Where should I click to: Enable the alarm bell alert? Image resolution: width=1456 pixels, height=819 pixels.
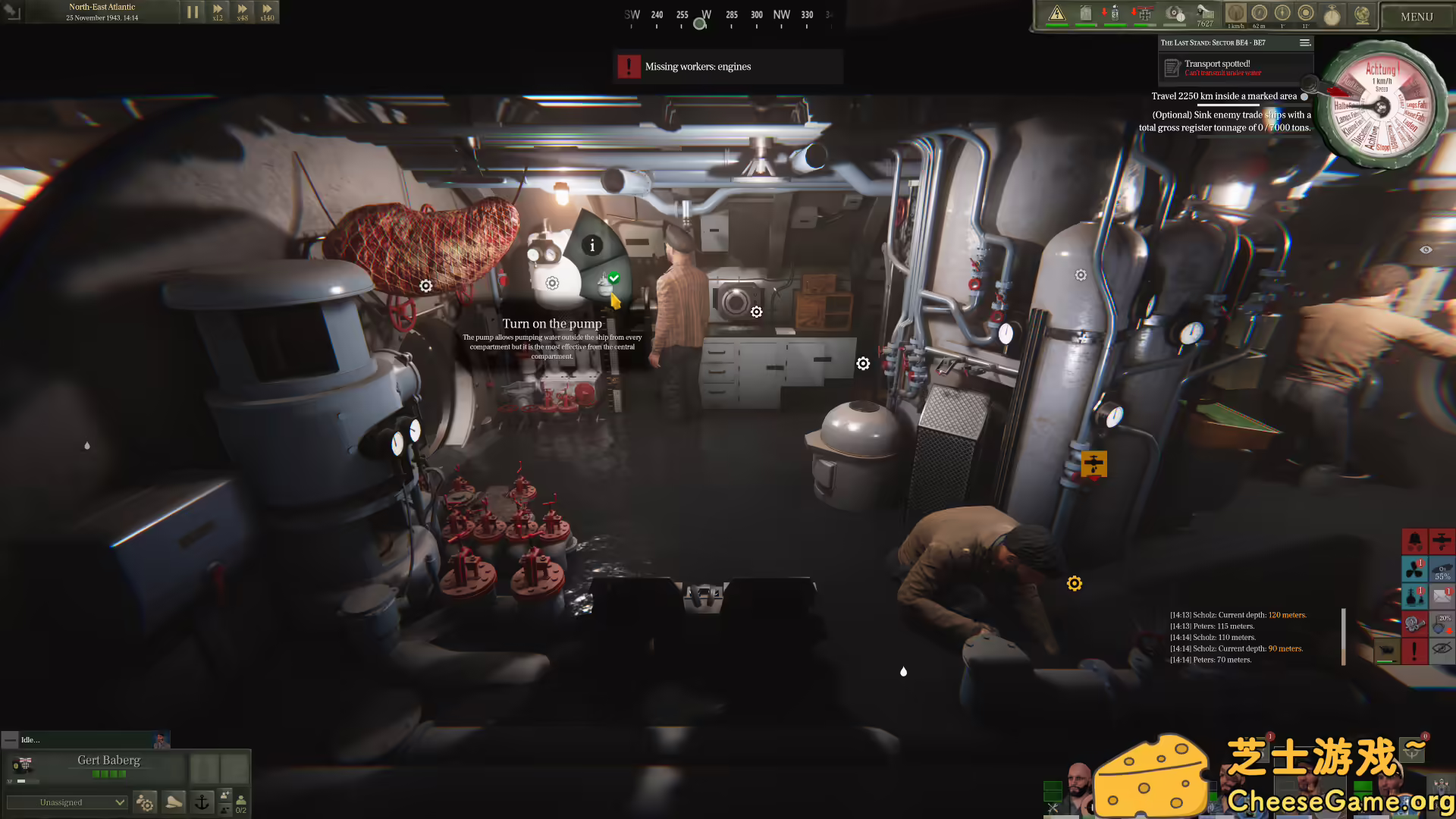pyautogui.click(x=1415, y=541)
